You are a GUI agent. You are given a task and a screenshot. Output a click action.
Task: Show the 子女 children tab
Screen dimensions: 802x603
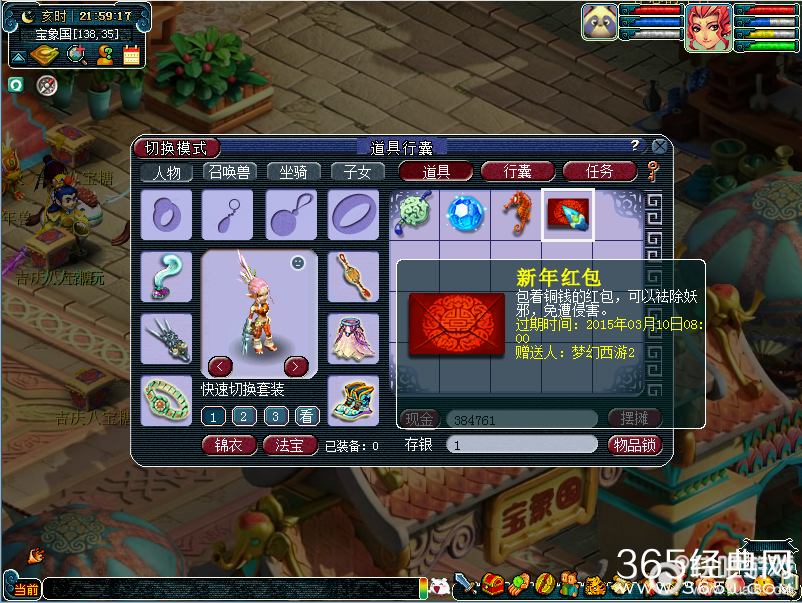click(x=357, y=172)
